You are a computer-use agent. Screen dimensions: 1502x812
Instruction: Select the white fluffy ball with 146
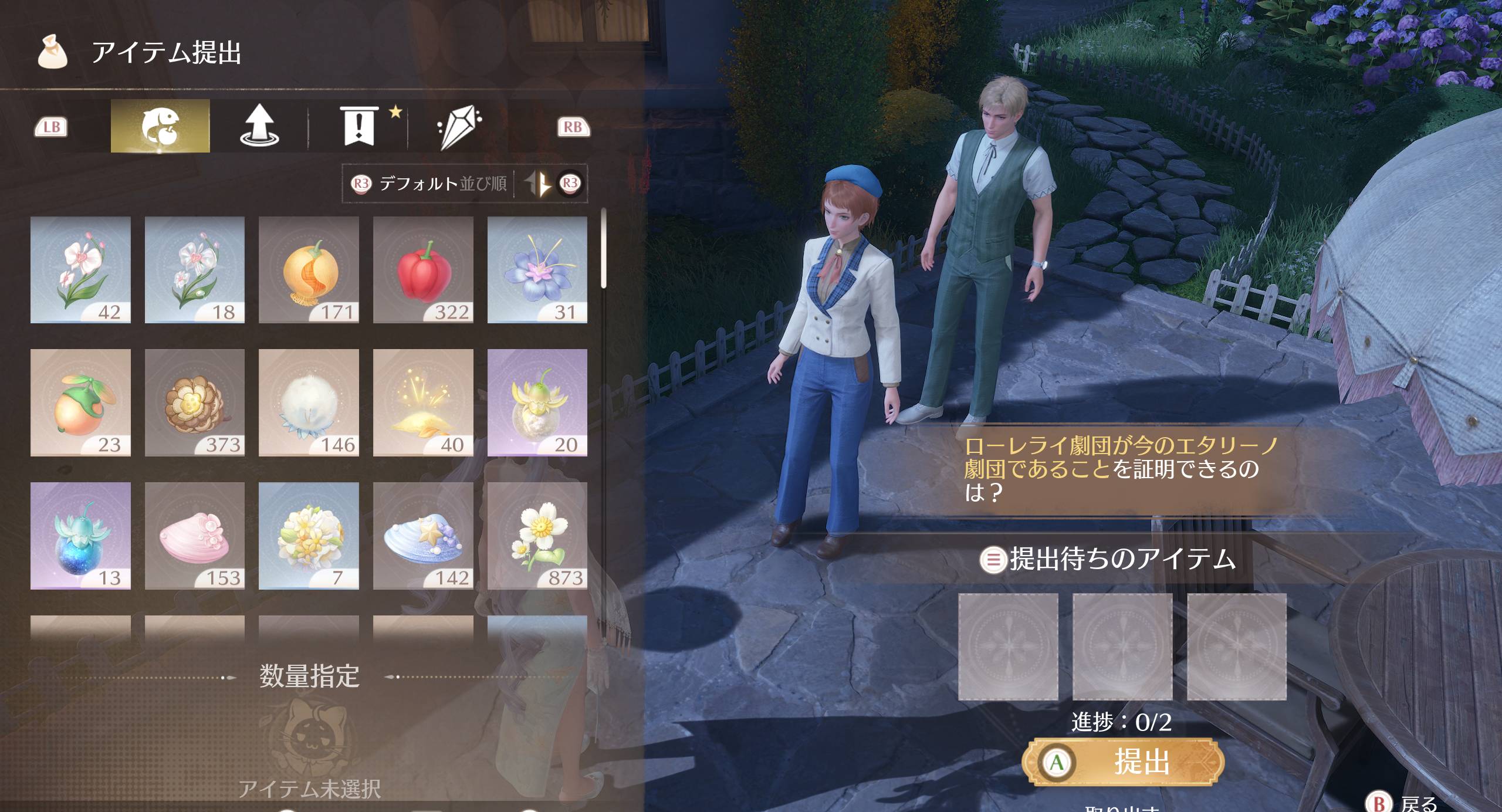coord(309,402)
